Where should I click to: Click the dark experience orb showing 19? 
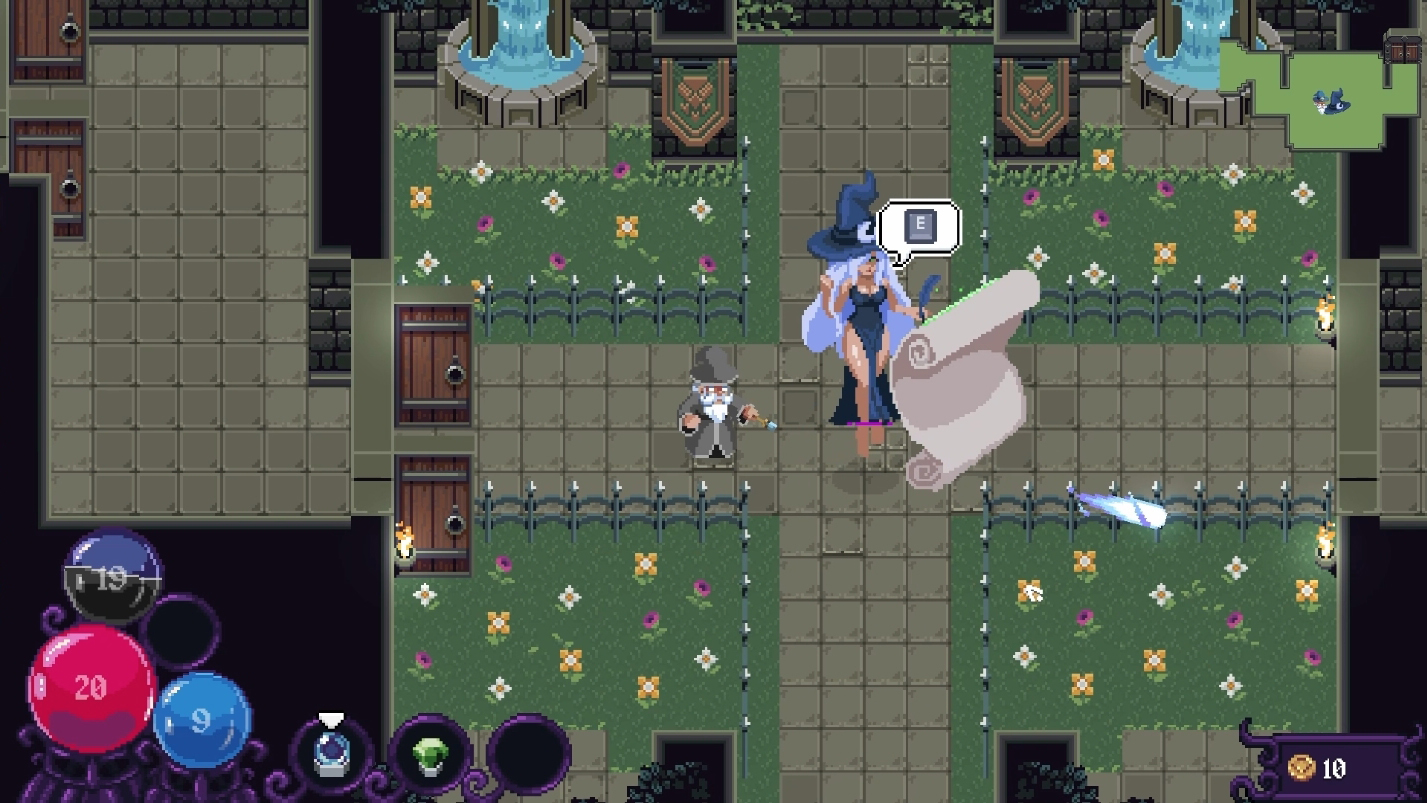(x=112, y=578)
